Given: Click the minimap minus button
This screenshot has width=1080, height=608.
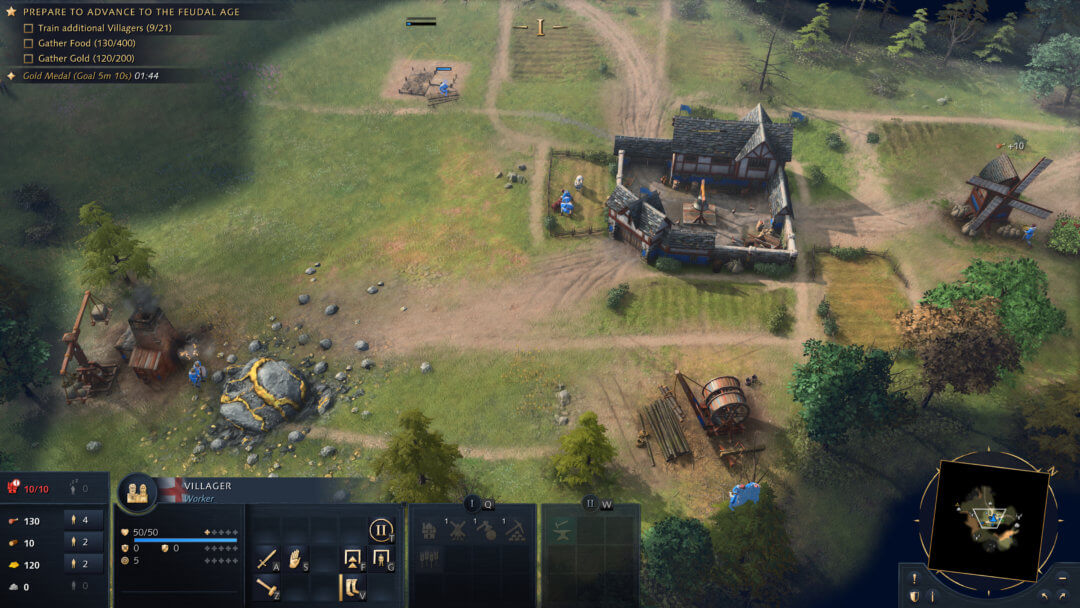Looking at the screenshot, I should pyautogui.click(x=1064, y=578).
